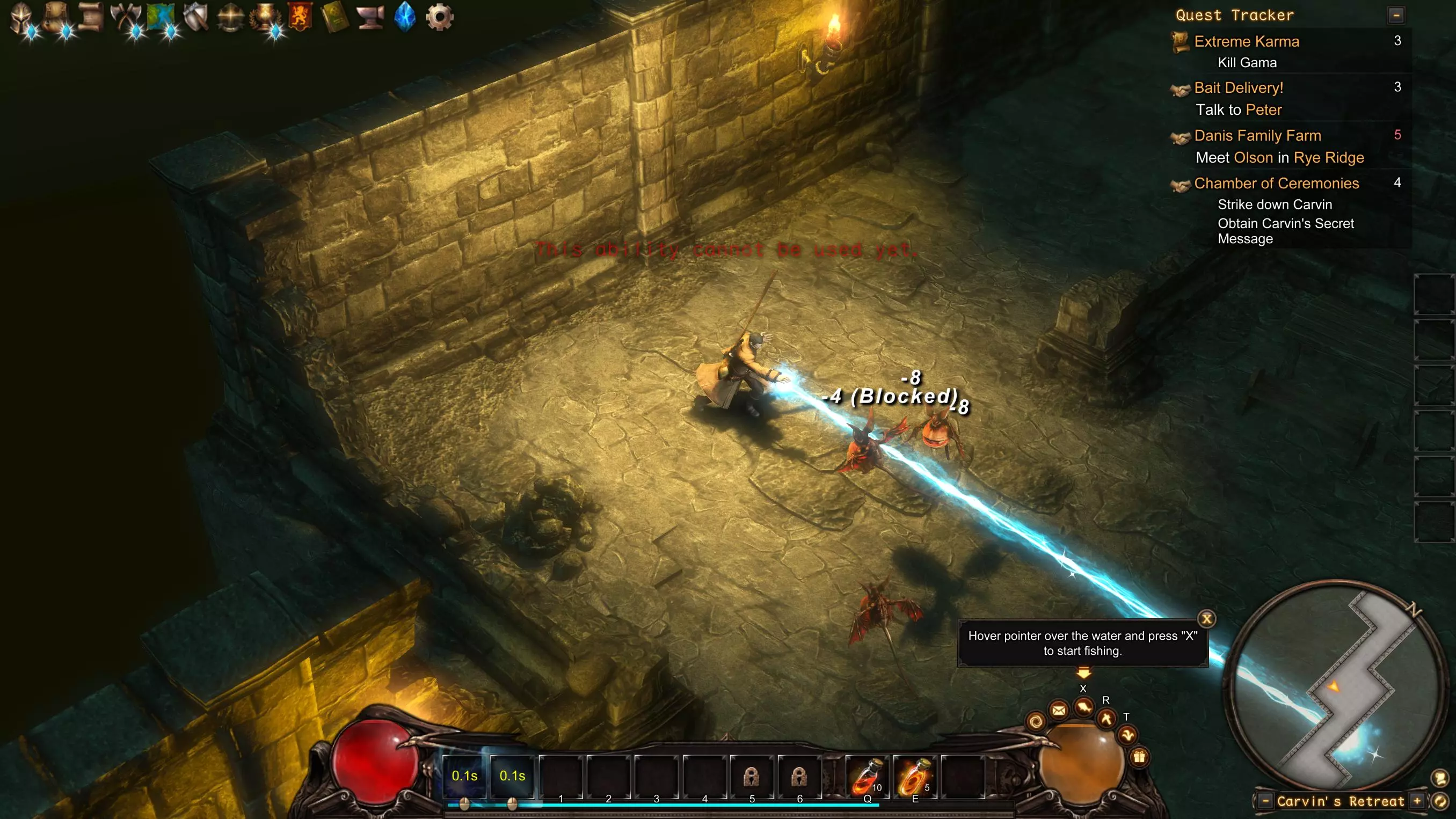The width and height of the screenshot is (1456, 819).
Task: Select the Chamber of Ceremonies quest
Action: pyautogui.click(x=1276, y=183)
